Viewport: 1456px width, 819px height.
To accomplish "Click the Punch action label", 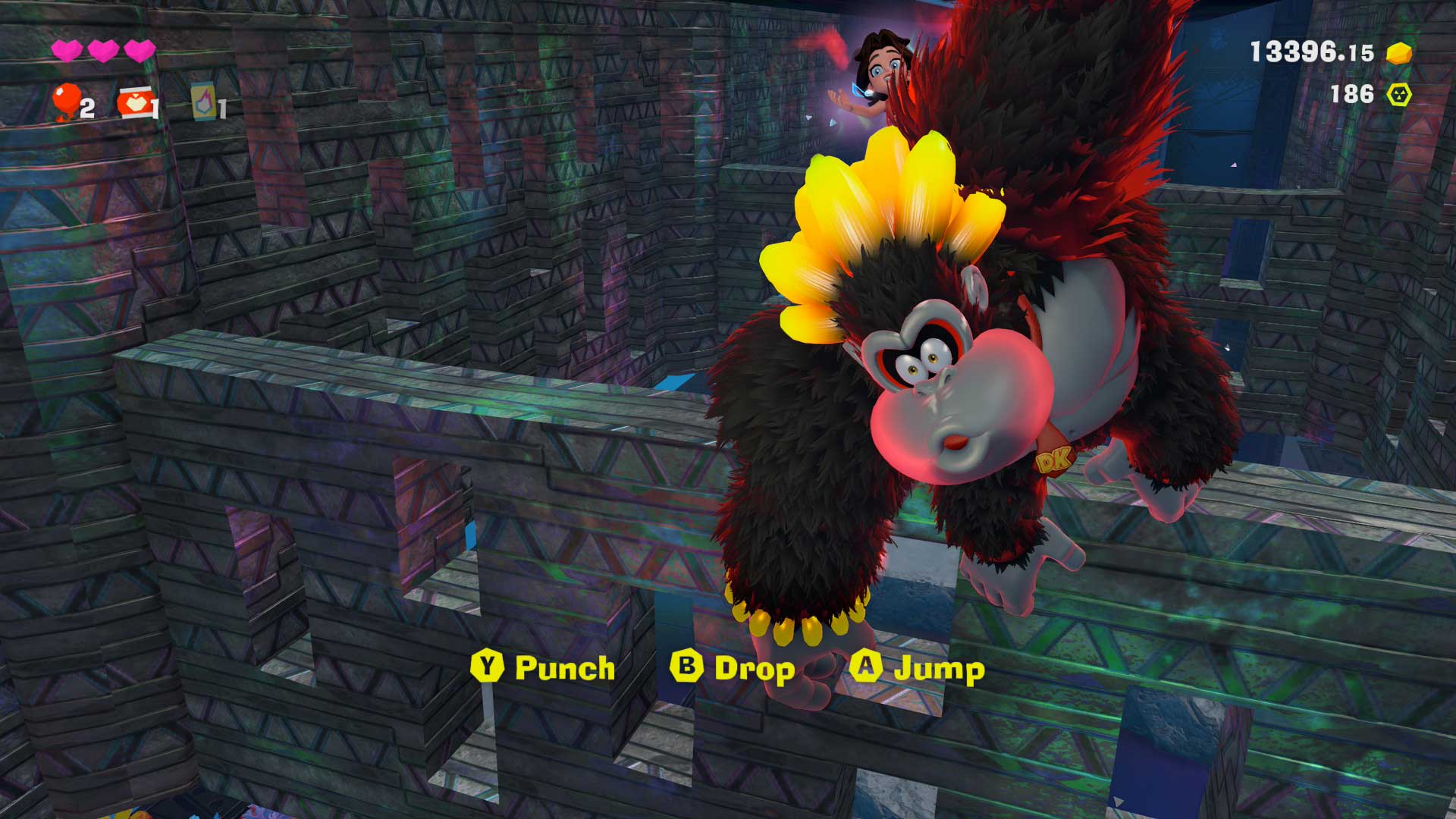I will [x=564, y=668].
